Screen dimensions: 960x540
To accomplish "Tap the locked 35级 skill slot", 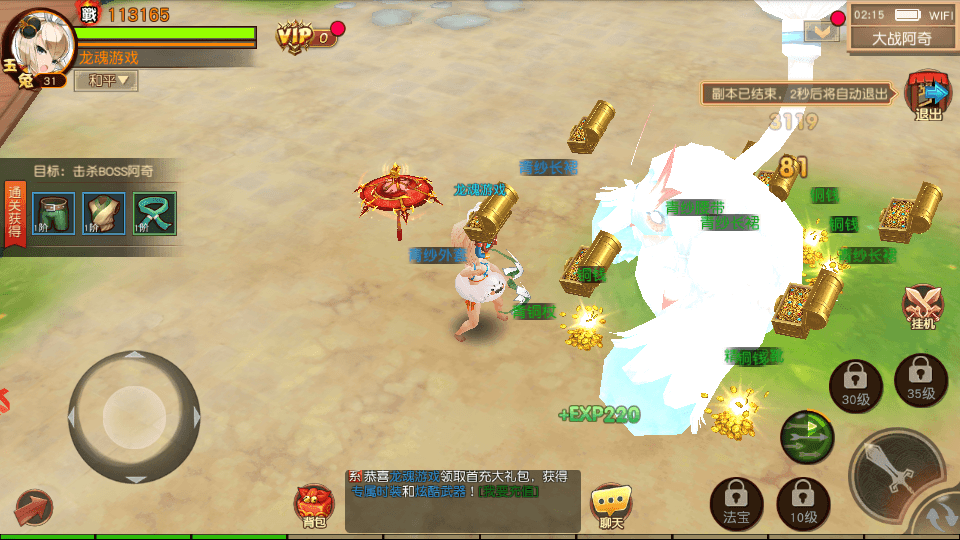I will coord(920,380).
